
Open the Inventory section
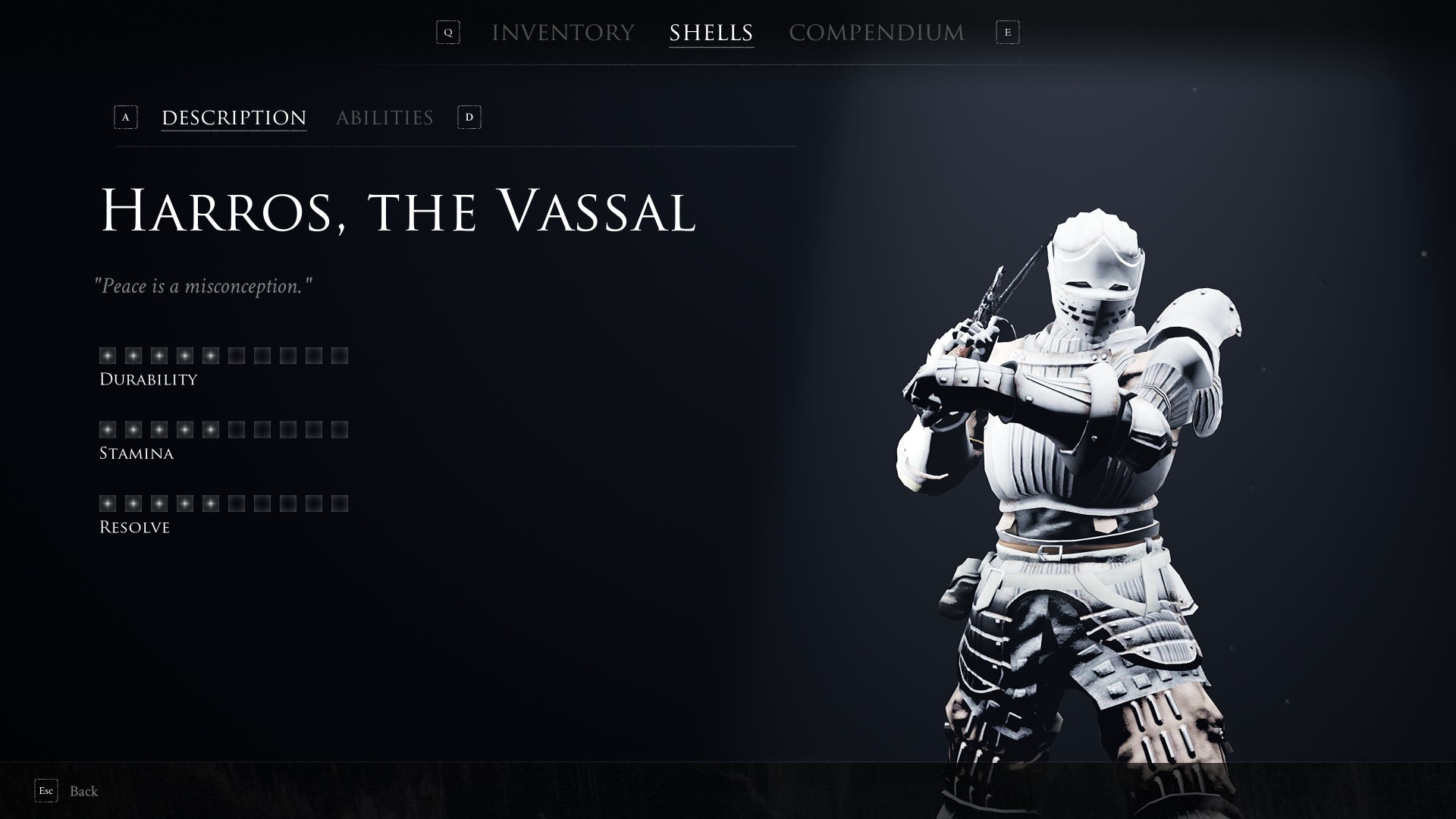(563, 32)
